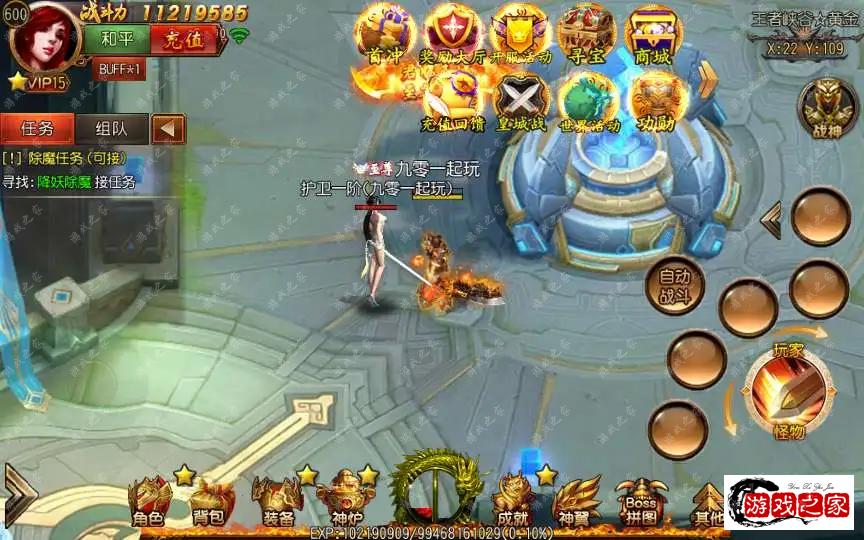Select the 任务 quest tab
The width and height of the screenshot is (864, 540).
(x=38, y=128)
